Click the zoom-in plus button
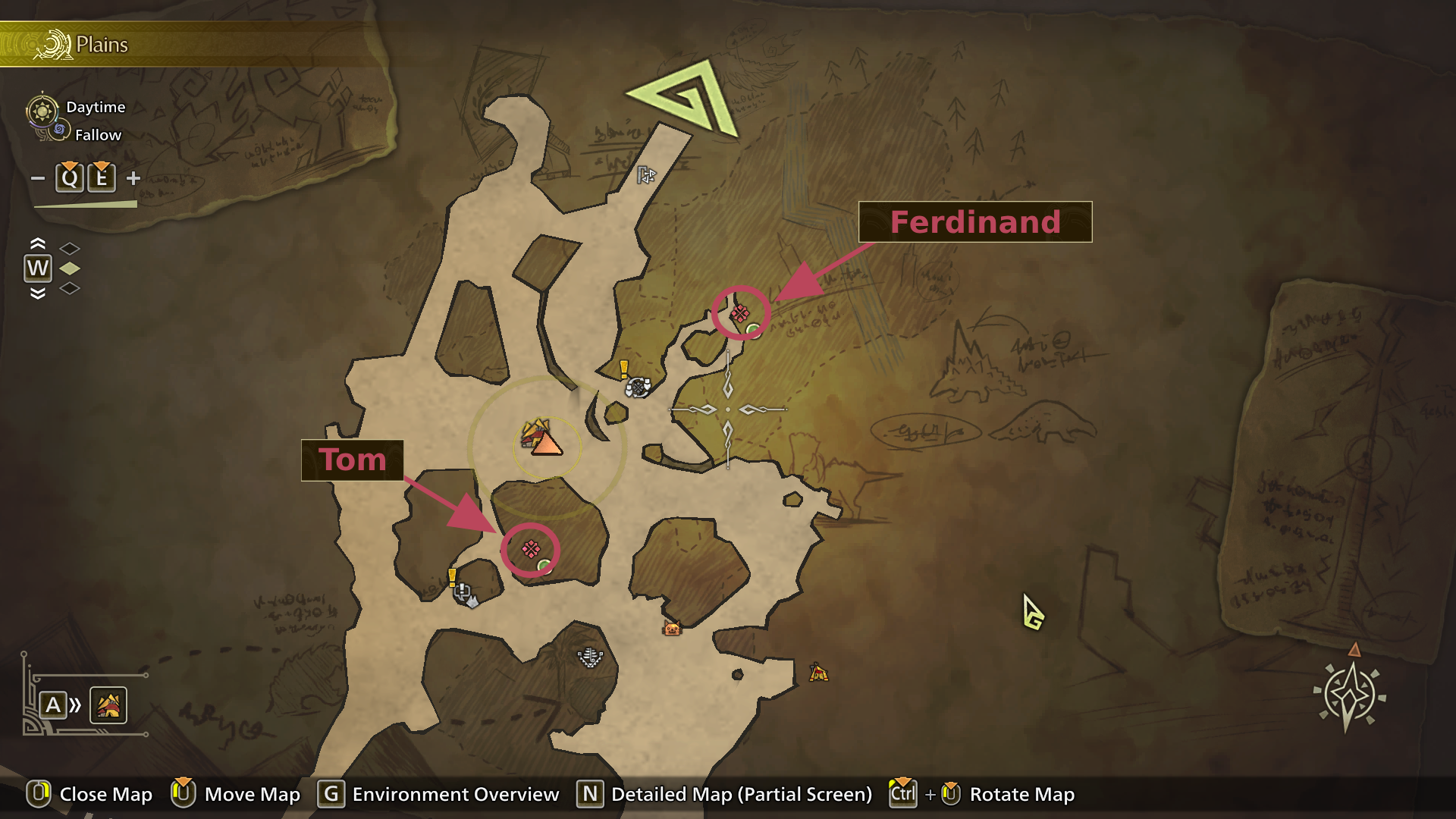Viewport: 1456px width, 819px height. 133,178
